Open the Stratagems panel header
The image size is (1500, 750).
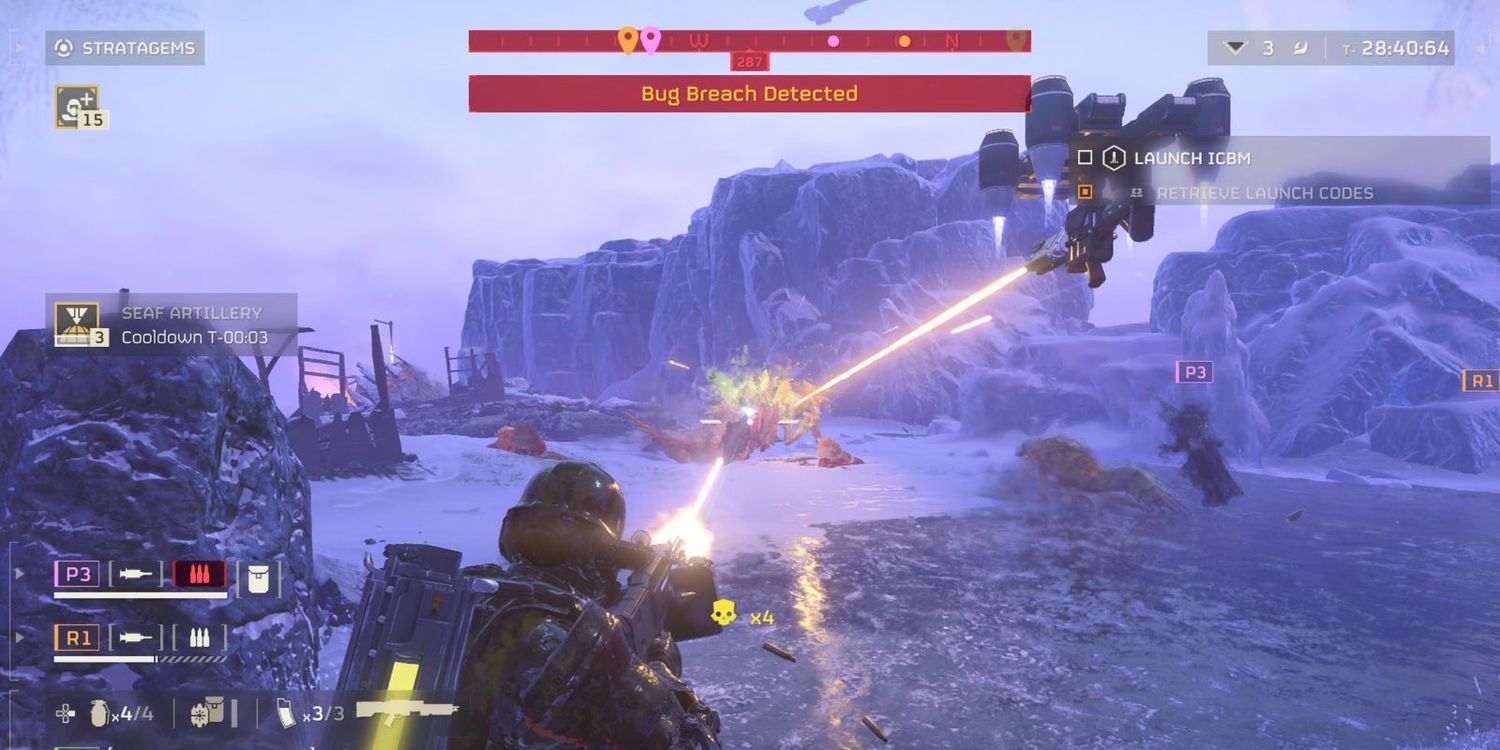coord(125,48)
